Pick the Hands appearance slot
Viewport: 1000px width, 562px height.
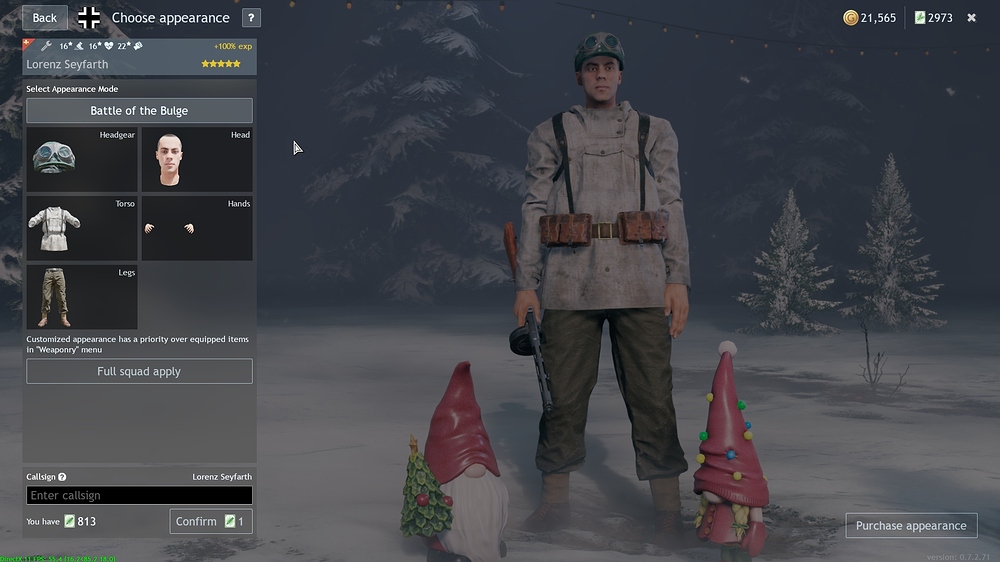[x=197, y=228]
